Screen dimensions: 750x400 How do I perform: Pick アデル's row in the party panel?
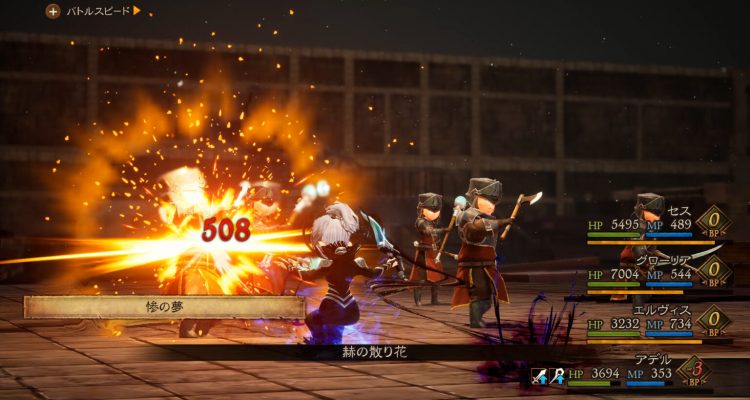(650, 372)
